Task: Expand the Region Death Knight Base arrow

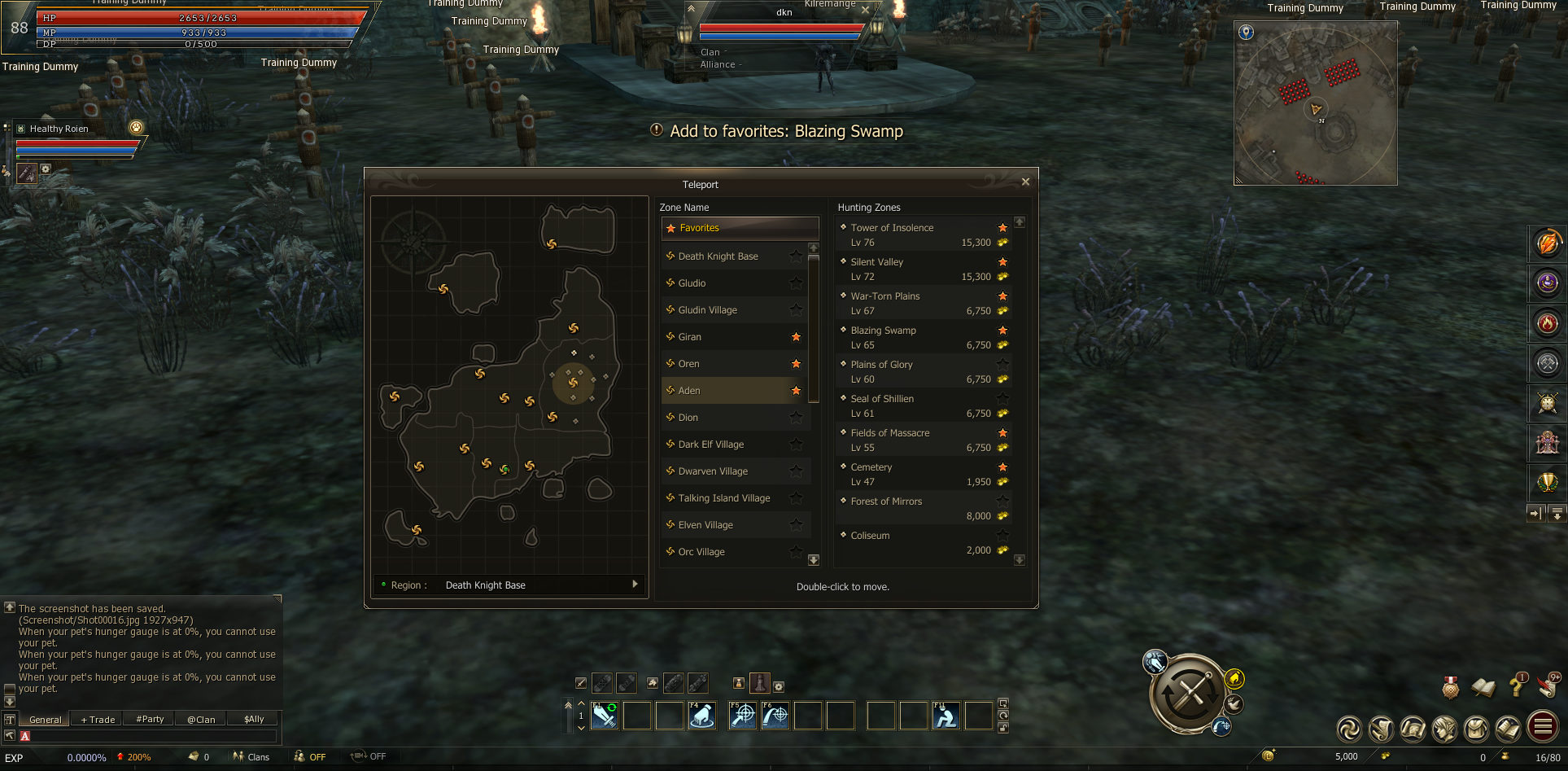Action: pyautogui.click(x=635, y=585)
